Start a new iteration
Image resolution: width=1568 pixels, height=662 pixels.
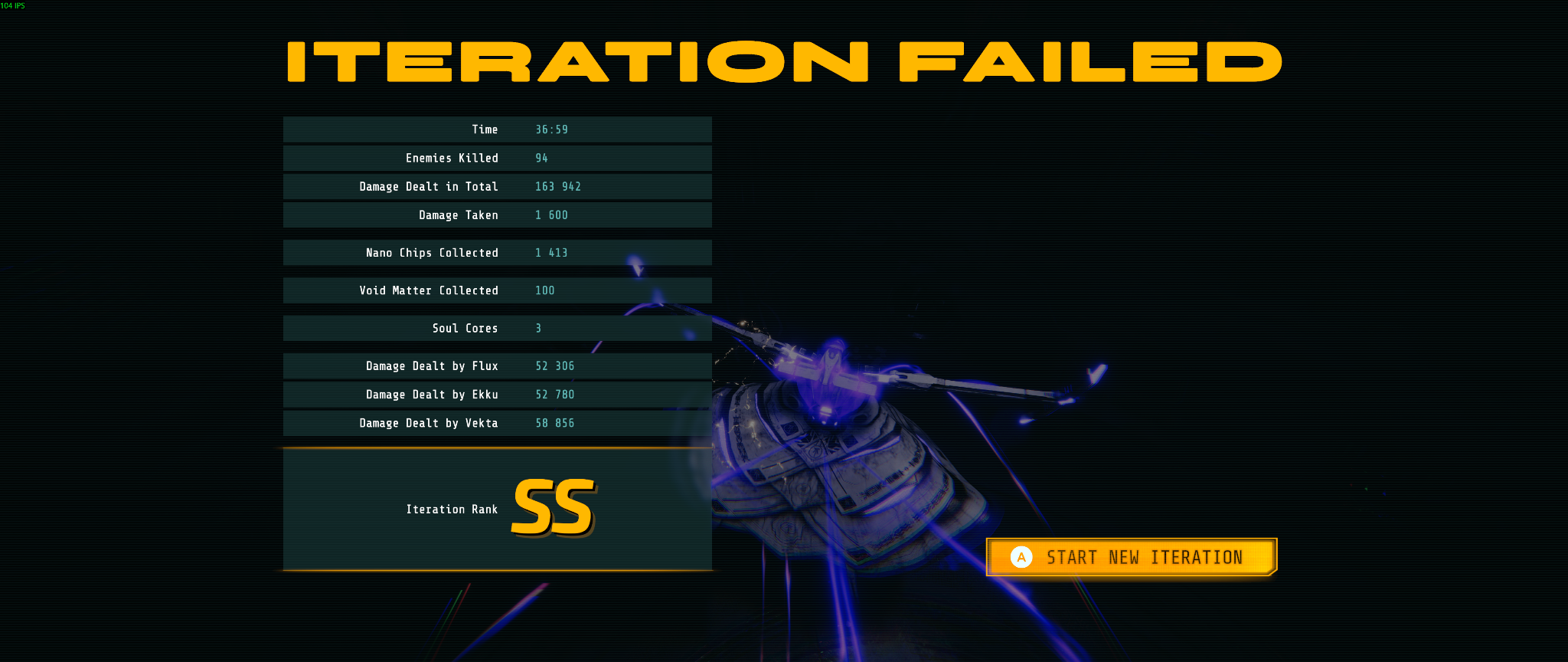click(1132, 557)
